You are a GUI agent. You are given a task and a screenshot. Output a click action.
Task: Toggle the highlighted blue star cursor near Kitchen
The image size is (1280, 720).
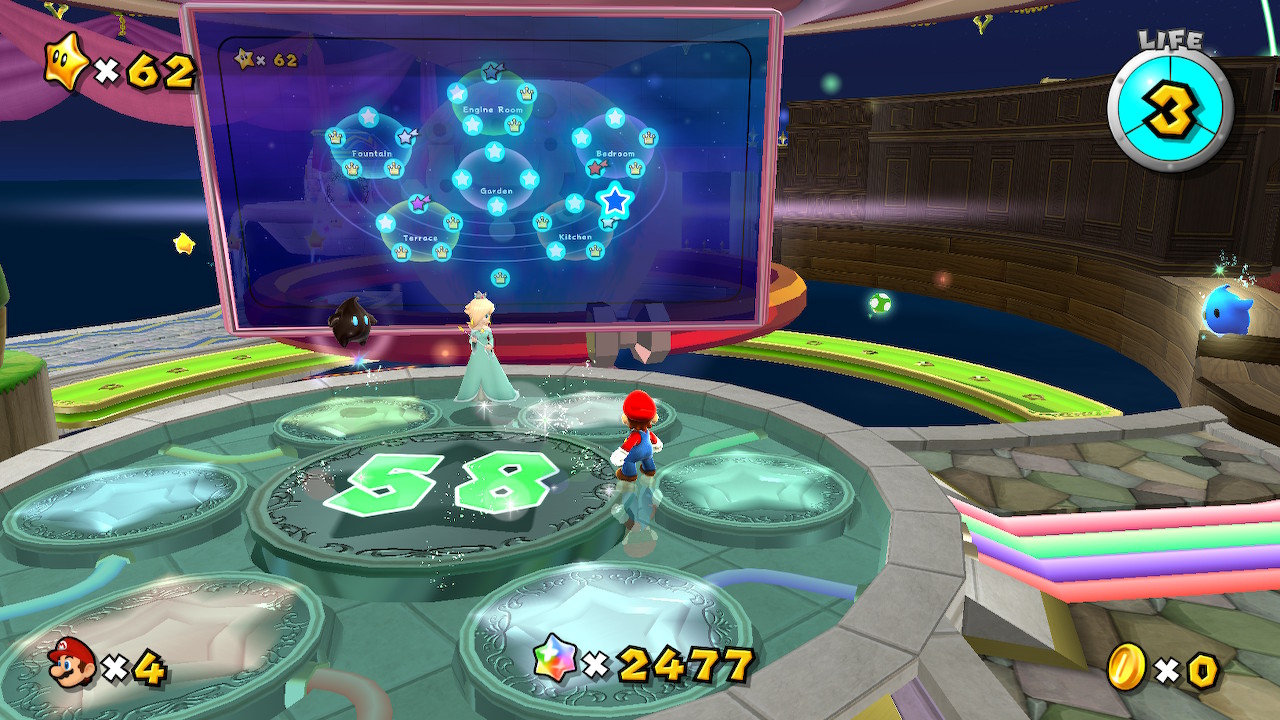click(614, 200)
